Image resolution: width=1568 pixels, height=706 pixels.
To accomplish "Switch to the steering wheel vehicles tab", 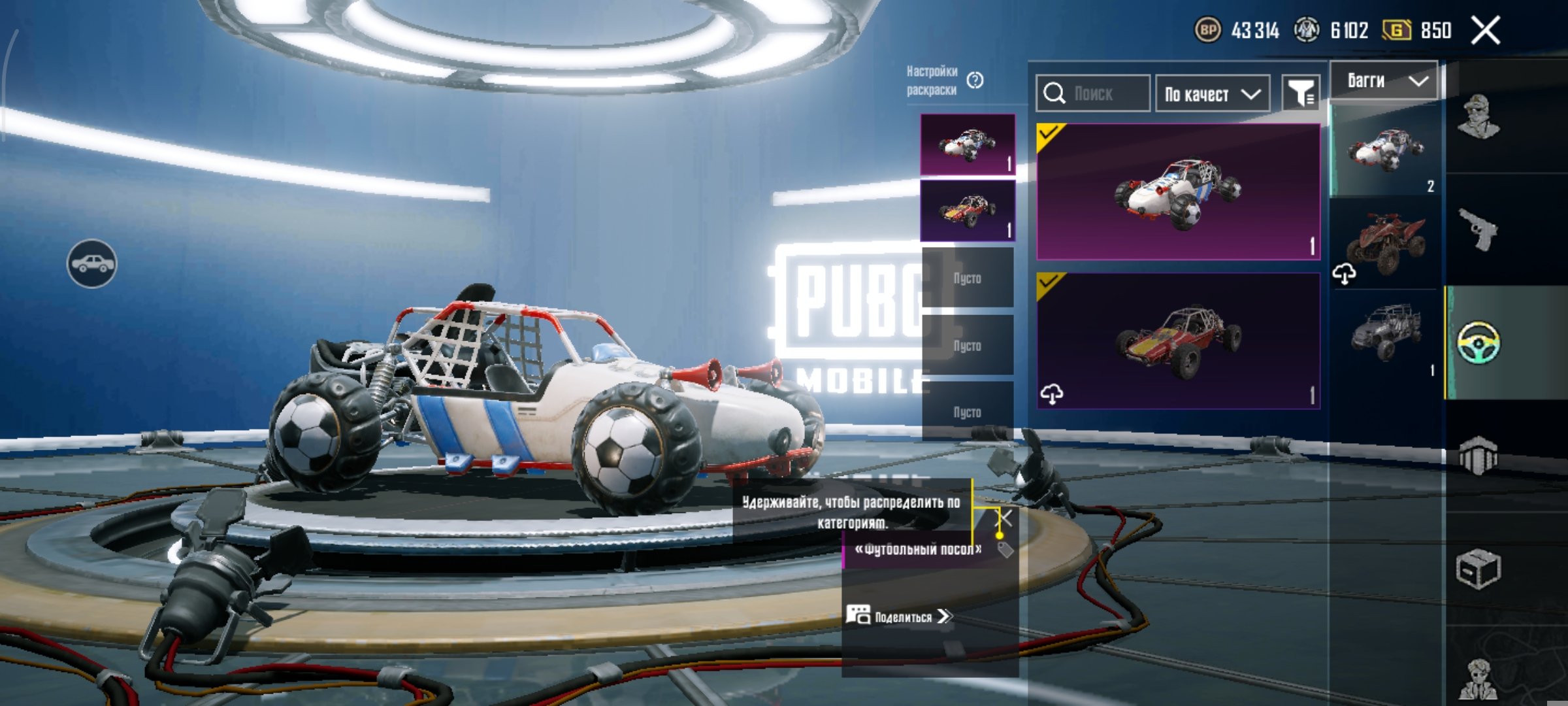I will pos(1478,342).
